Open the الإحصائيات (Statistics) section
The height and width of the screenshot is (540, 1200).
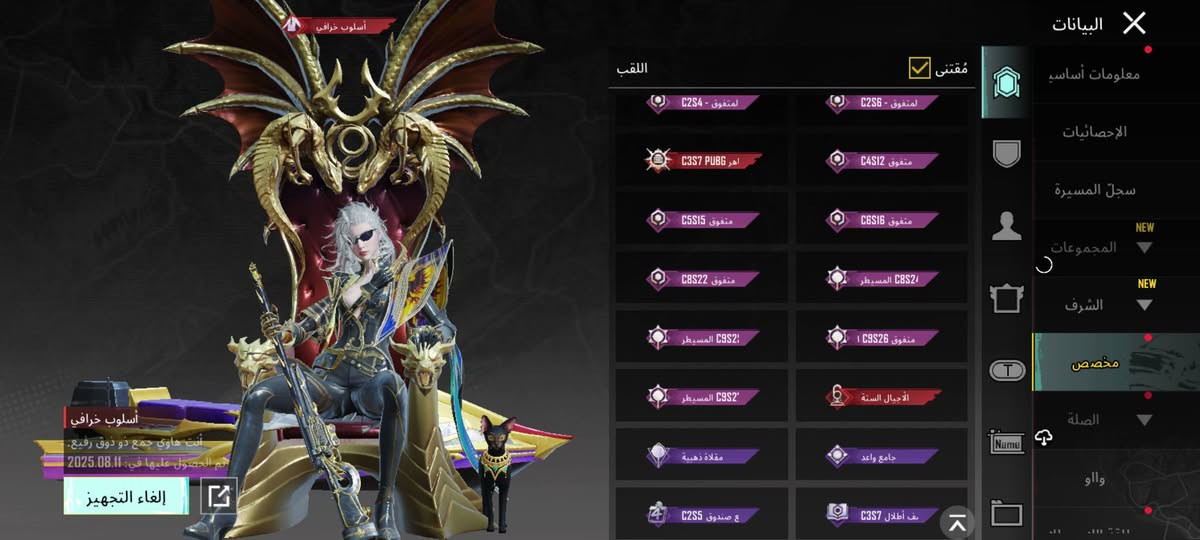click(1093, 132)
